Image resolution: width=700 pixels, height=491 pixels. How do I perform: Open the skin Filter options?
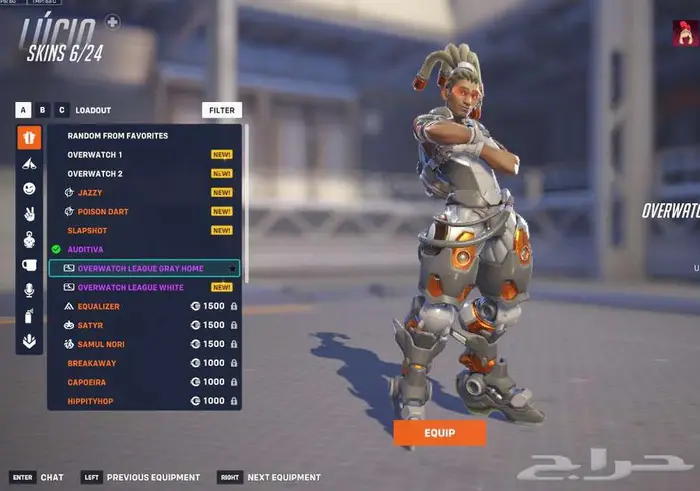(x=222, y=110)
